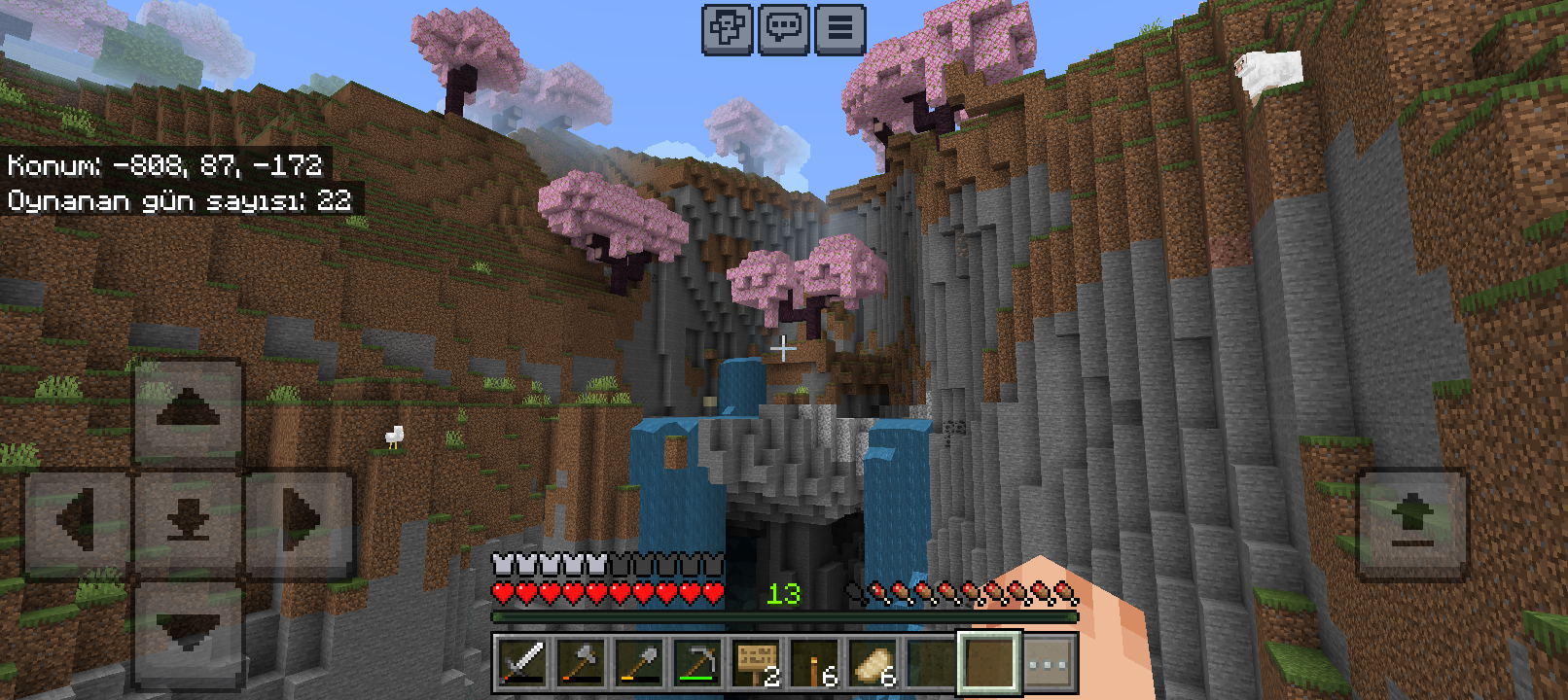The image size is (1568, 700).
Task: Select the axe hotbar slot
Action: click(x=581, y=664)
